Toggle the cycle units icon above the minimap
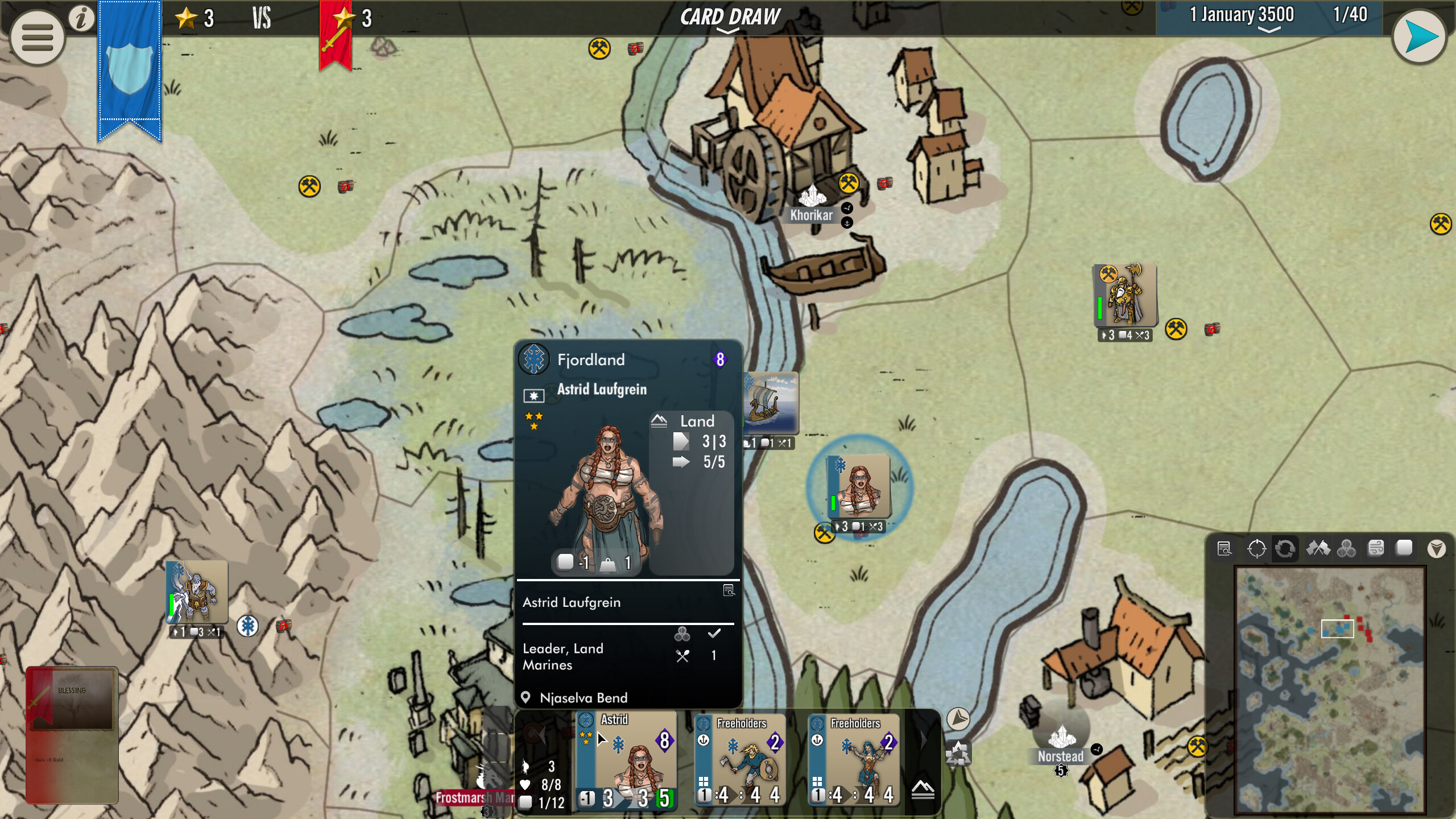Image resolution: width=1456 pixels, height=819 pixels. 1285,548
